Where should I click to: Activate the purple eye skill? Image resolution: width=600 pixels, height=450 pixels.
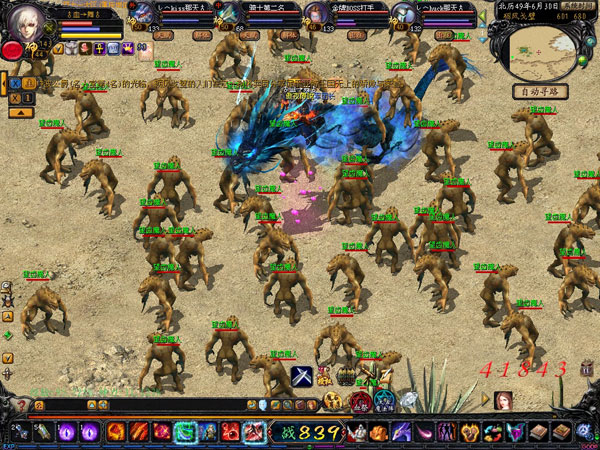pos(68,432)
